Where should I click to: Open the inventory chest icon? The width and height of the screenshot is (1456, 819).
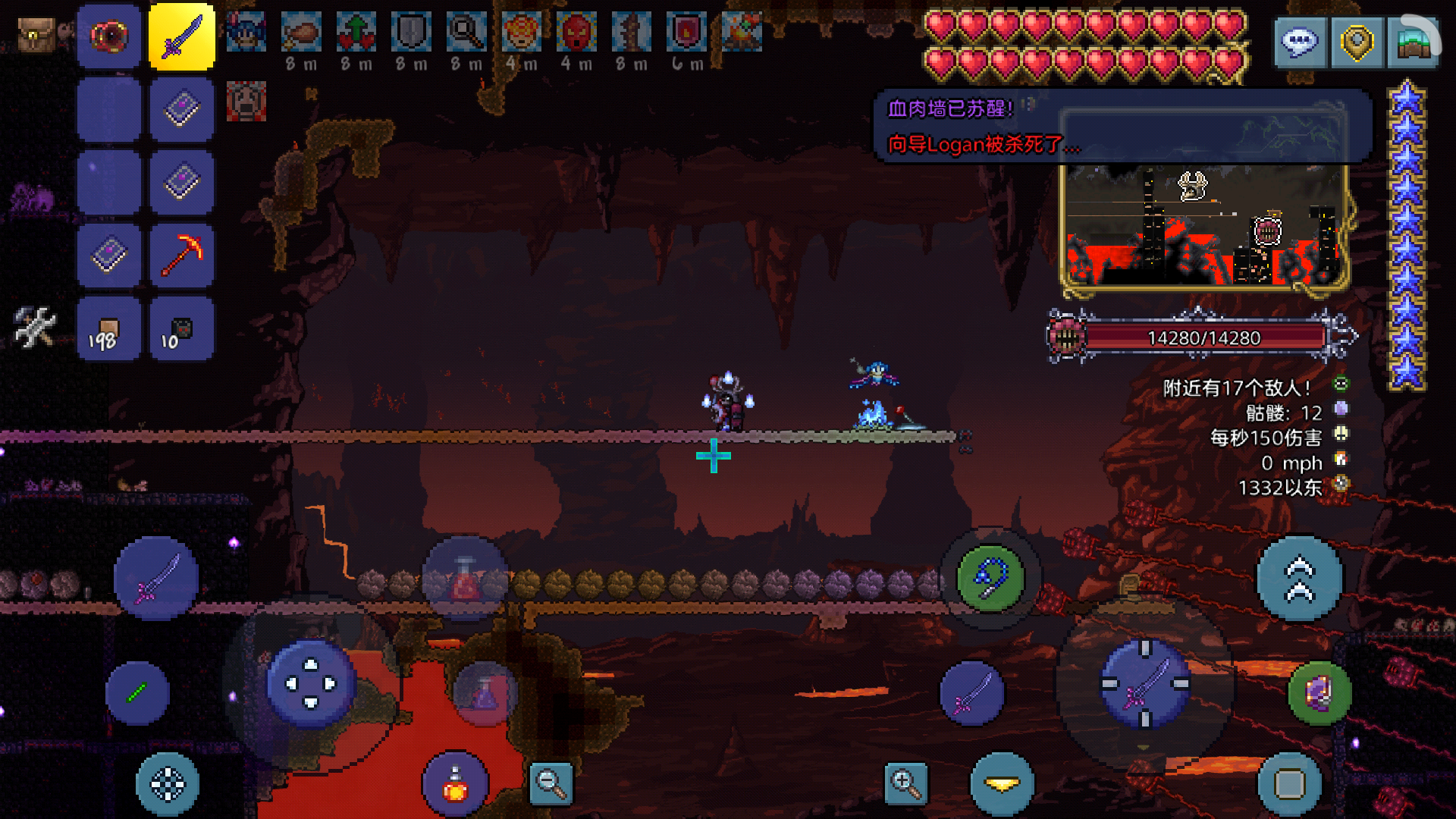[36, 35]
